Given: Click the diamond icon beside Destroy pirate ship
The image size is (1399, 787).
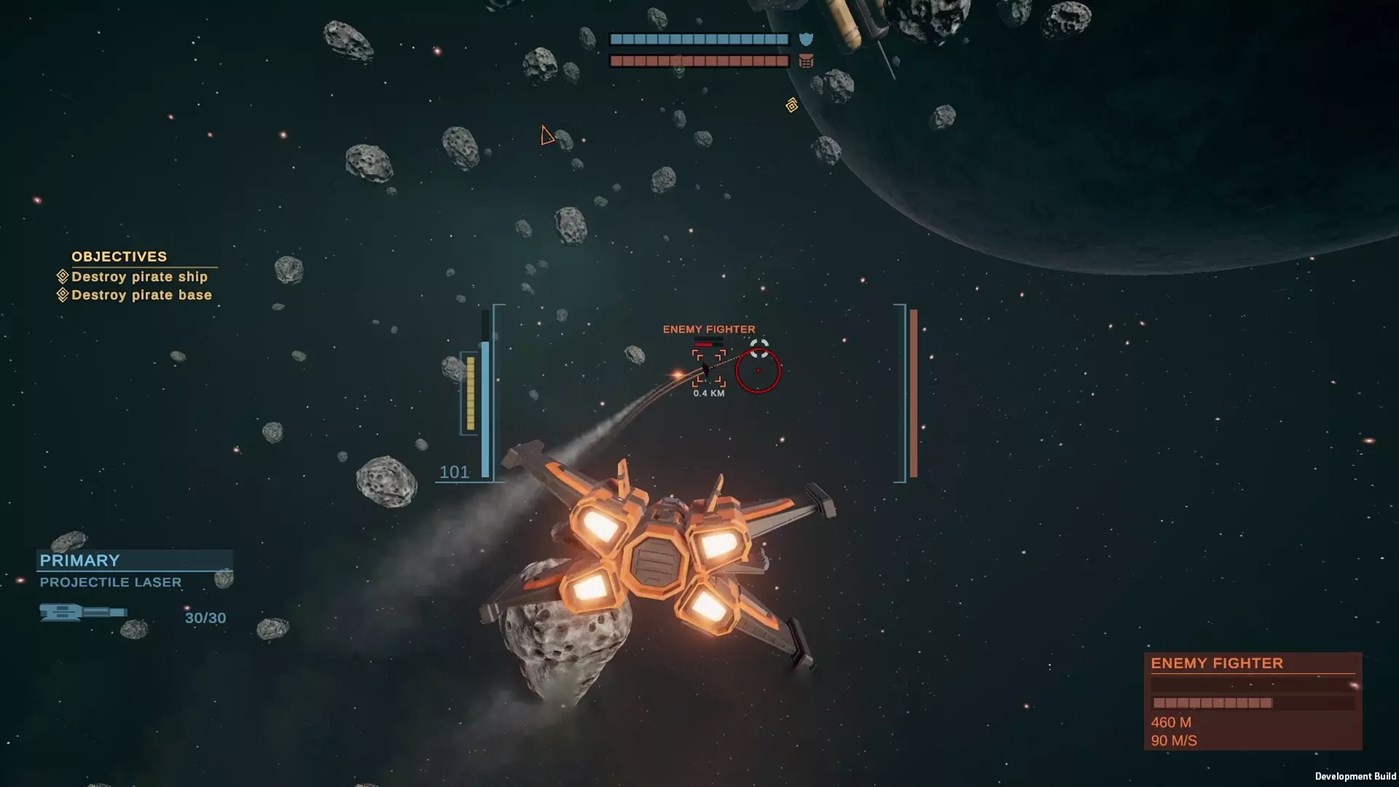Looking at the screenshot, I should click(x=62, y=276).
